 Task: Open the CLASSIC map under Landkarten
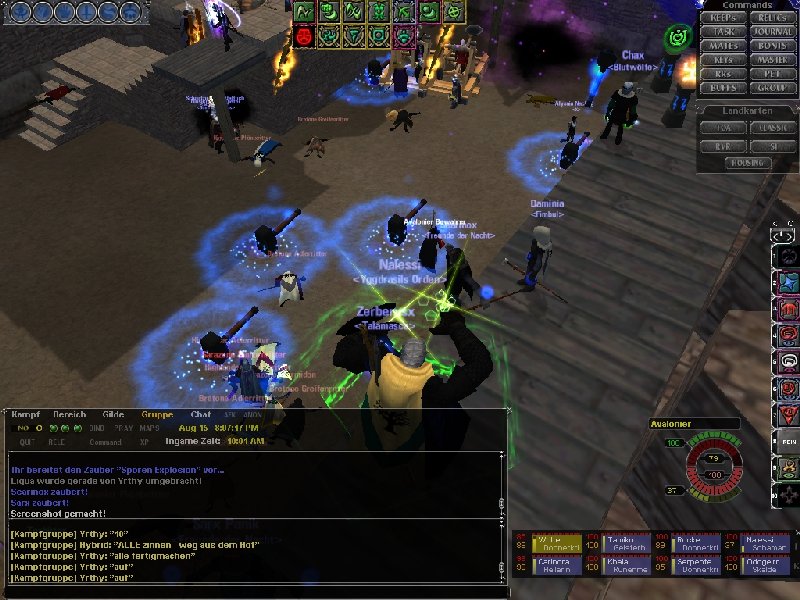point(771,128)
